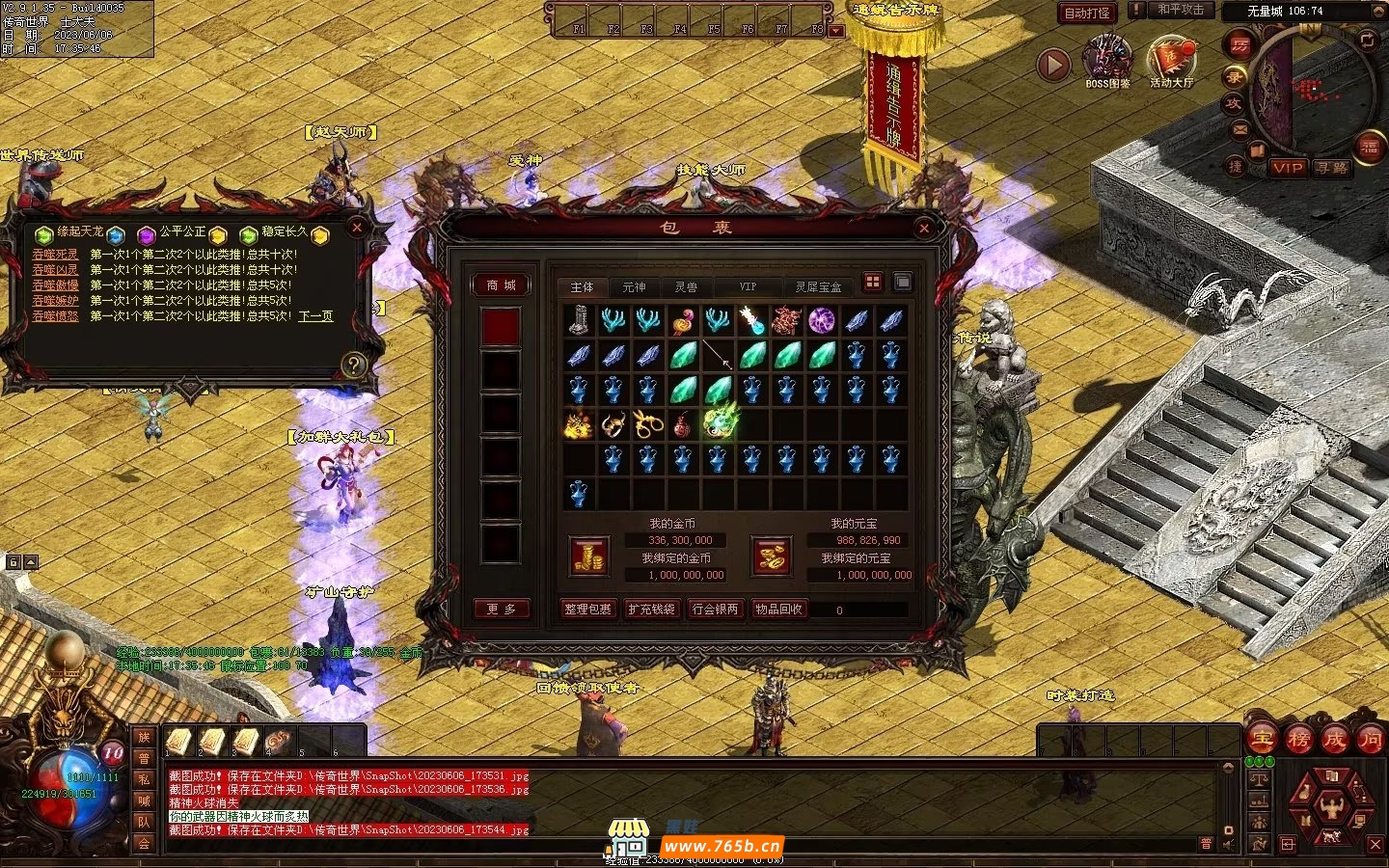Click 整理包裹 to sort the bag
The width and height of the screenshot is (1389, 868).
pos(588,610)
